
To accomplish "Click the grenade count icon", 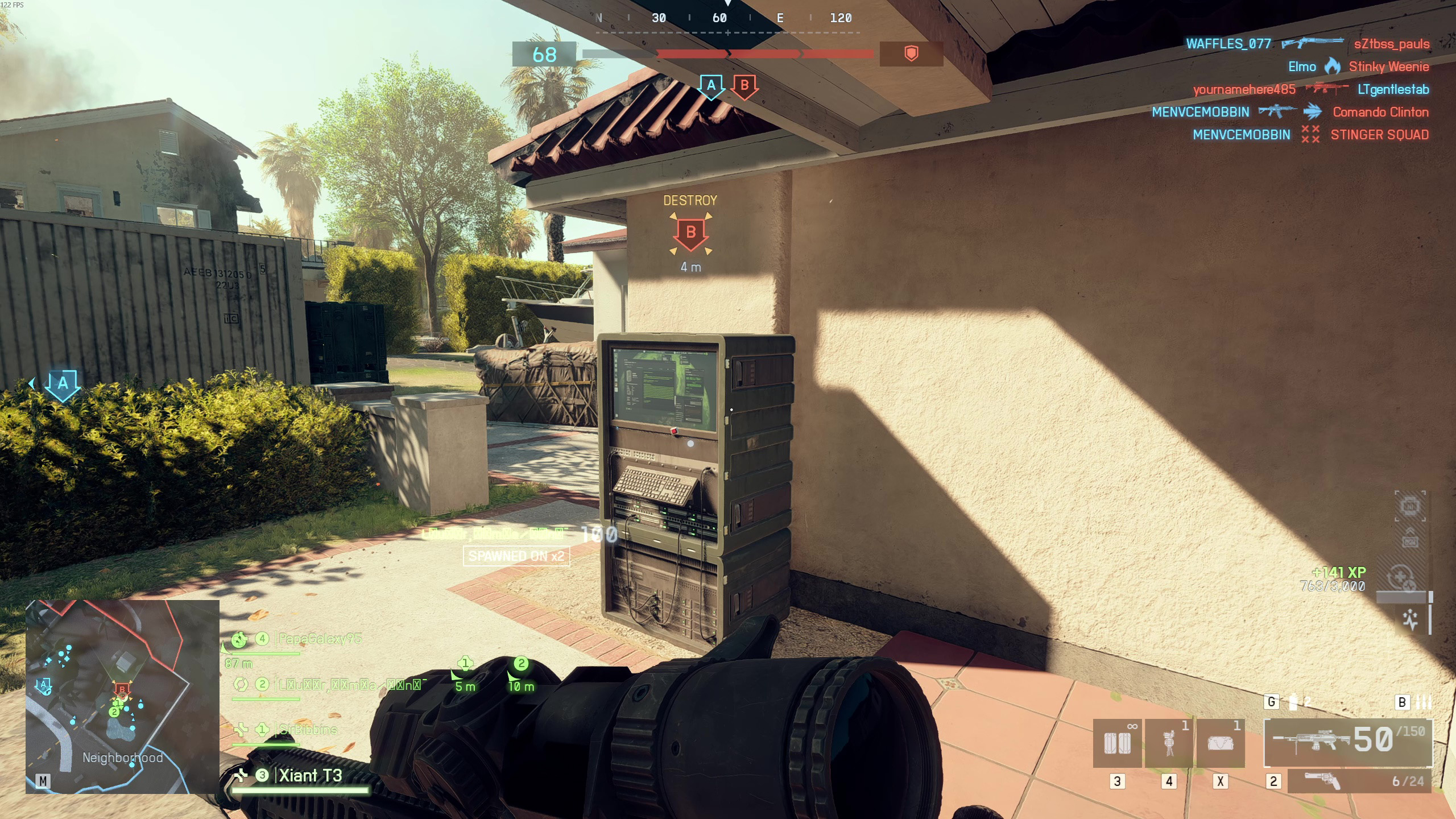I will click(x=1294, y=702).
